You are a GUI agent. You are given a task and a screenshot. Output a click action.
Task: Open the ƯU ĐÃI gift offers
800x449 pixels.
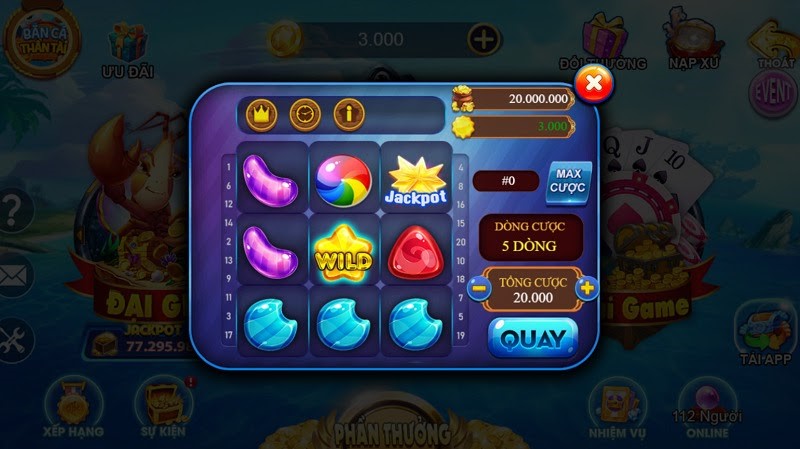pos(128,50)
